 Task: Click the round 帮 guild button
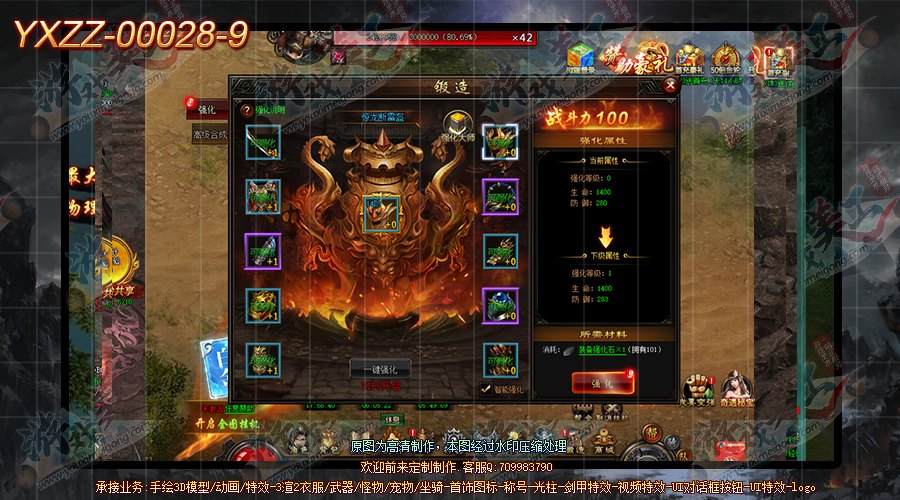click(651, 433)
